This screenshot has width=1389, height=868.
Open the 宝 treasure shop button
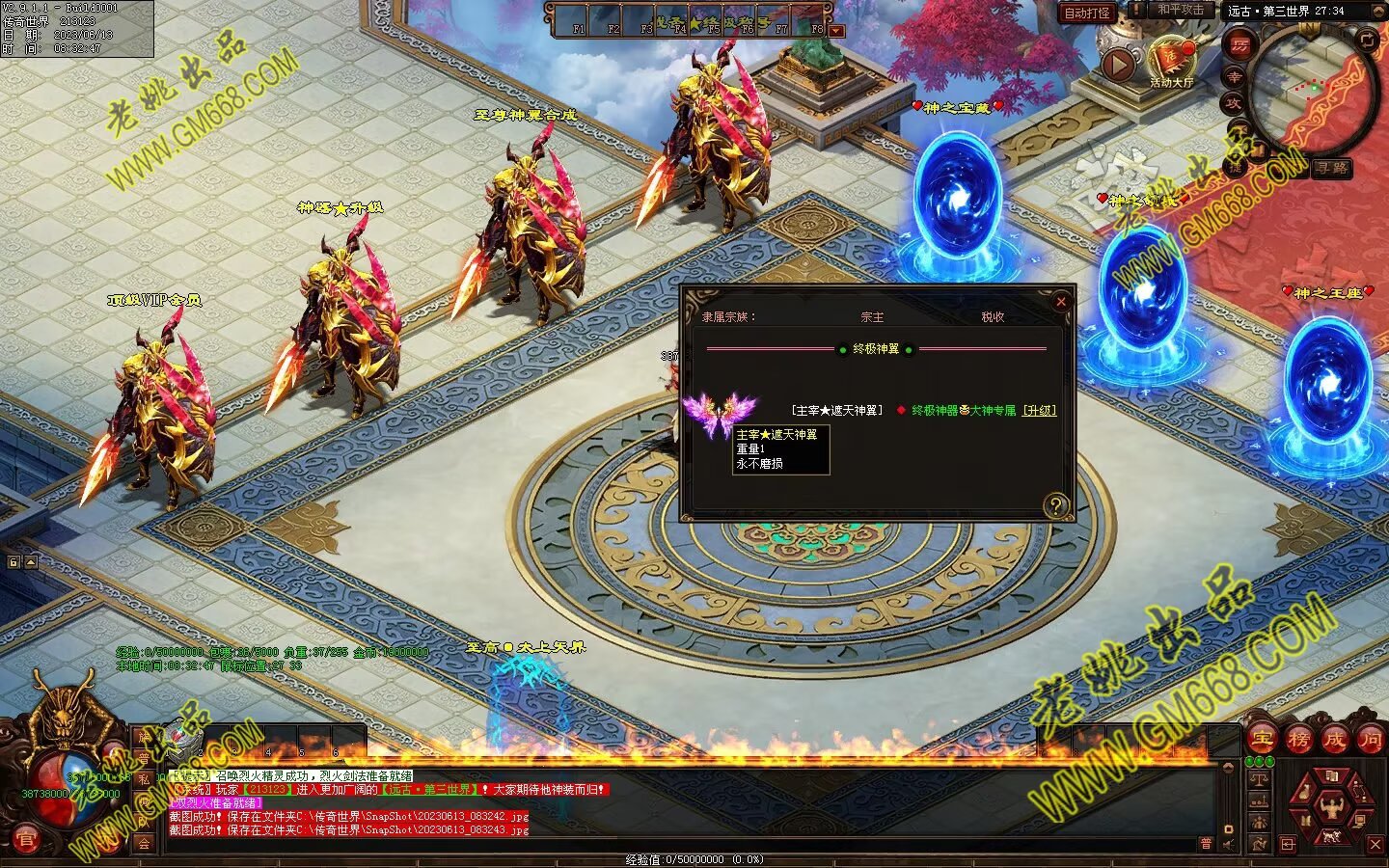[x=1262, y=740]
